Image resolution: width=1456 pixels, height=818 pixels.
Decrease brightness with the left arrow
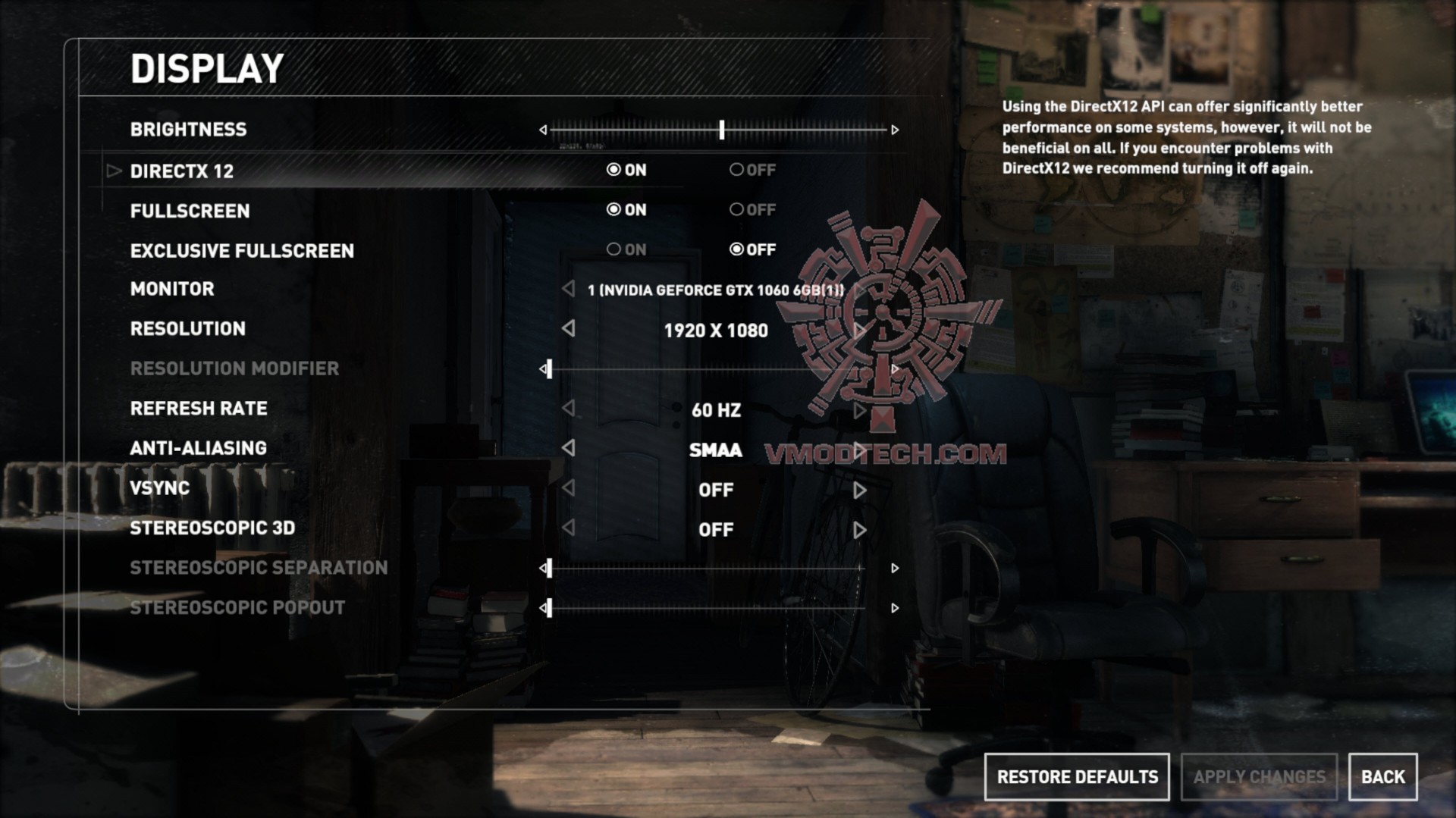[x=543, y=130]
